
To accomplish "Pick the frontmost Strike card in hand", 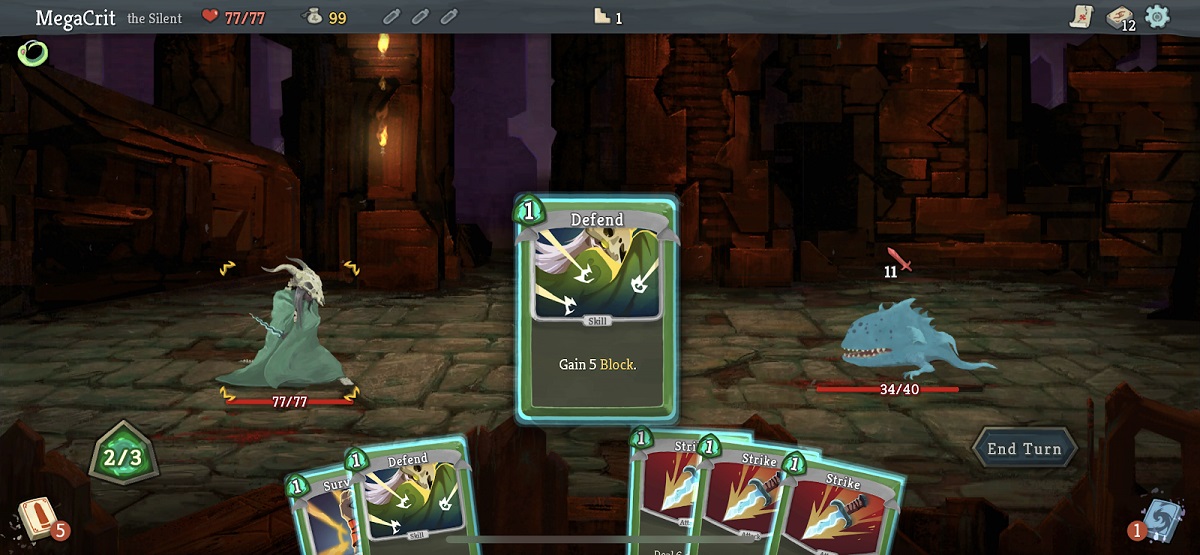I will click(842, 505).
